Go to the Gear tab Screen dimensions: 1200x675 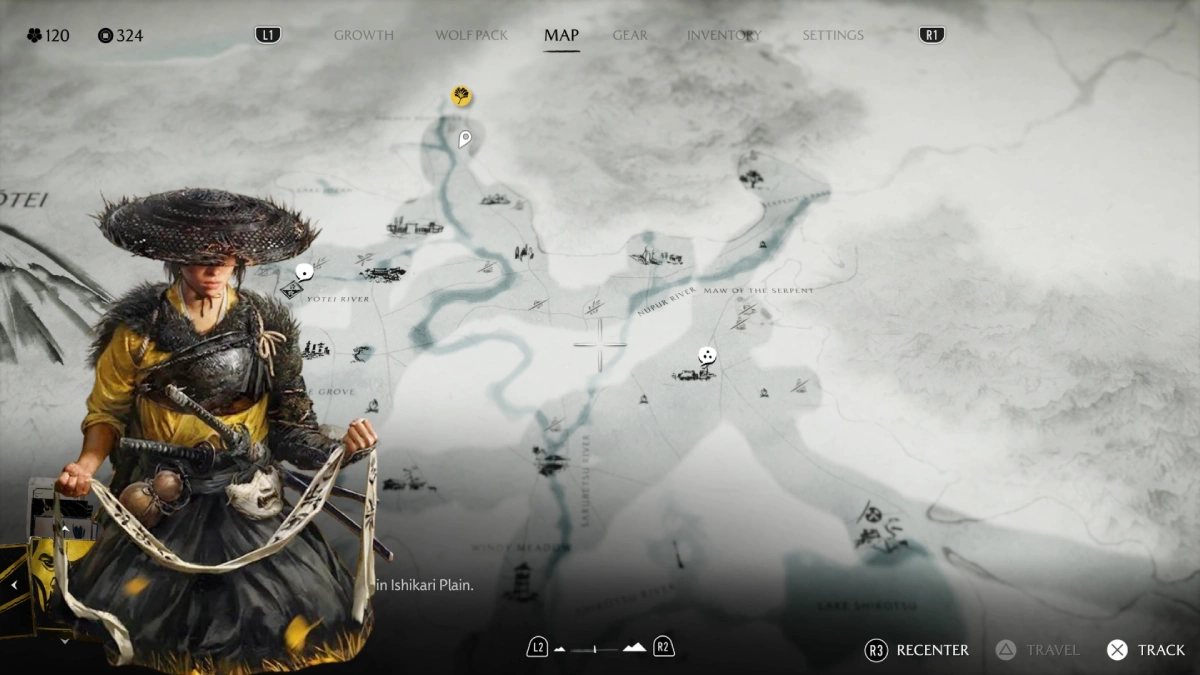click(630, 35)
